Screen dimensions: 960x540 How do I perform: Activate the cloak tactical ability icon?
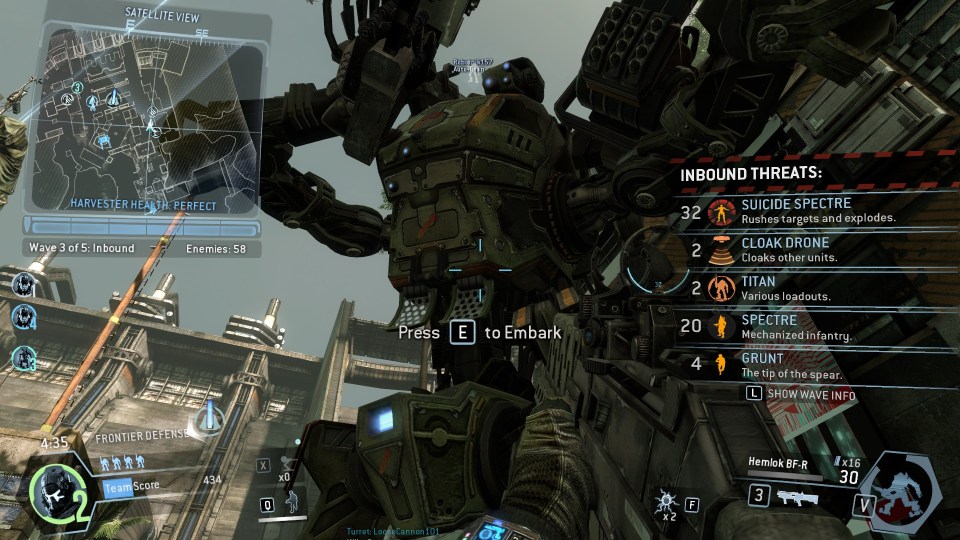point(291,501)
